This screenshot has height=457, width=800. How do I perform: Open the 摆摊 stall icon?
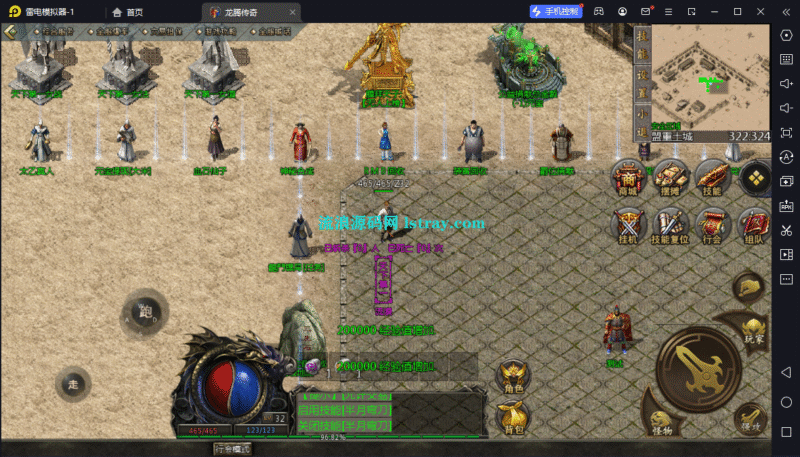[x=671, y=174]
